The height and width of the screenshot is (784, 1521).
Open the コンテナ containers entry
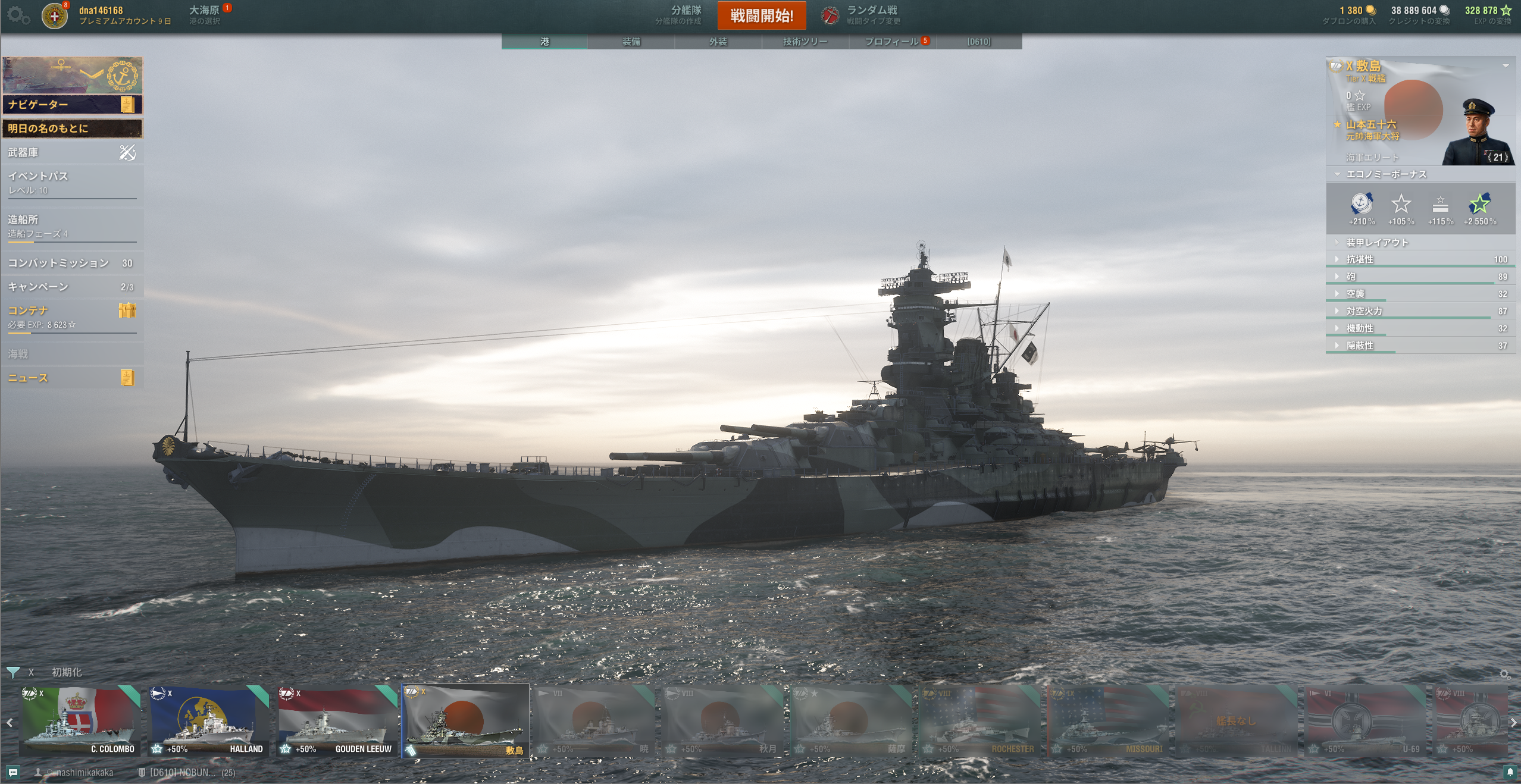tap(71, 316)
